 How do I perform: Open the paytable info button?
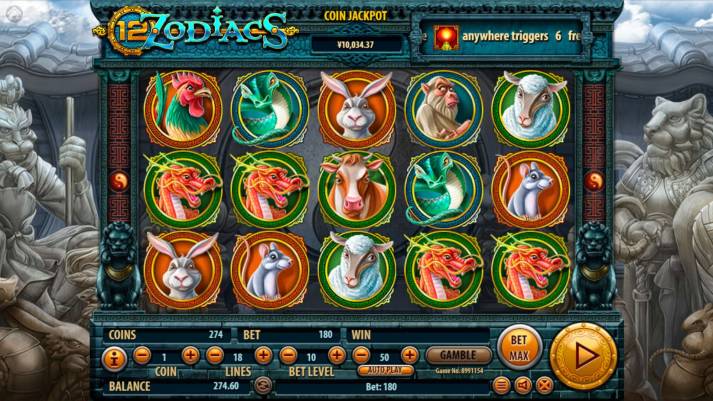[x=114, y=356]
